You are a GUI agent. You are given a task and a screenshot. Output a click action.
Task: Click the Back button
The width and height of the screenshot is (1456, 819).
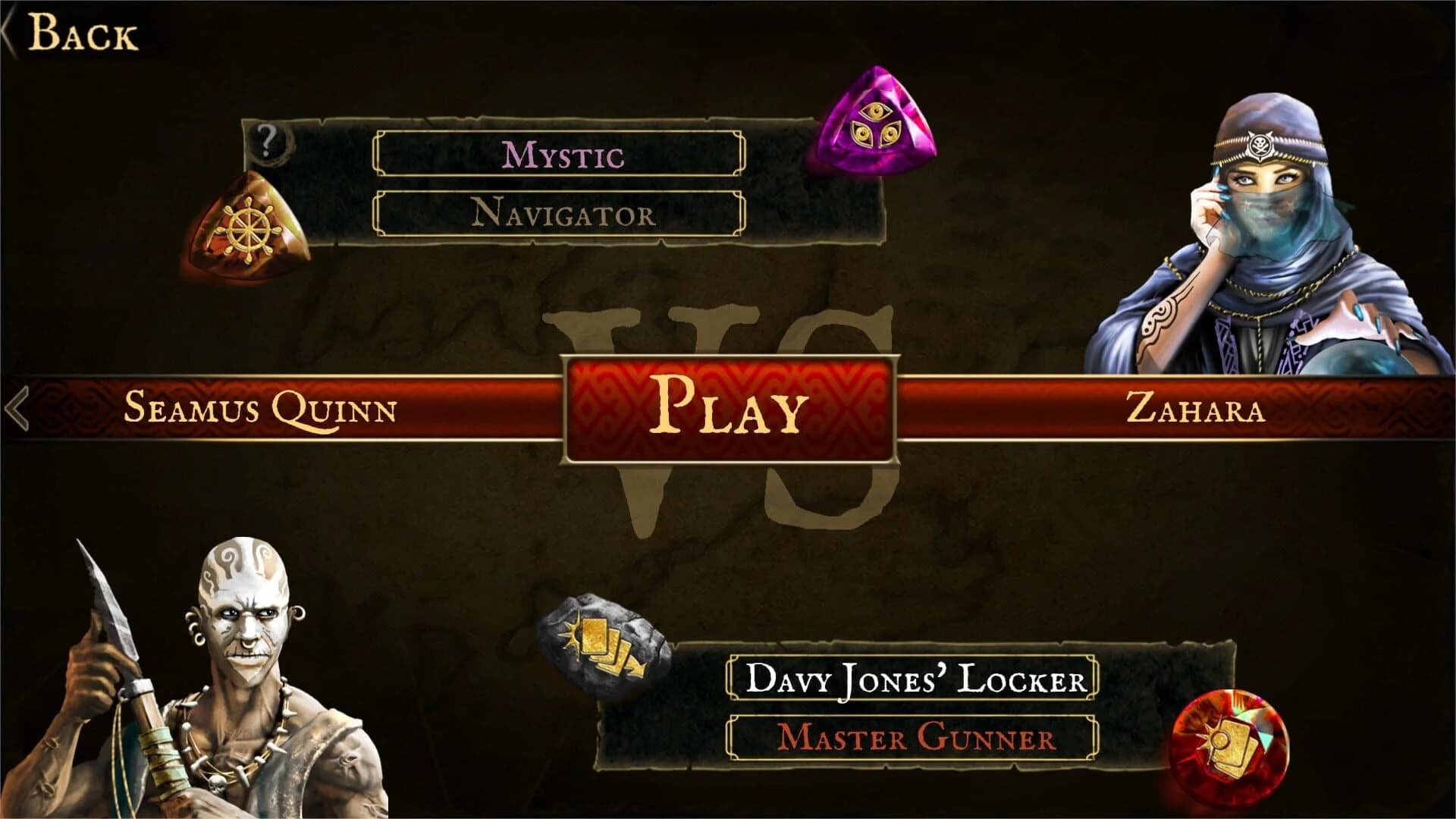click(83, 32)
